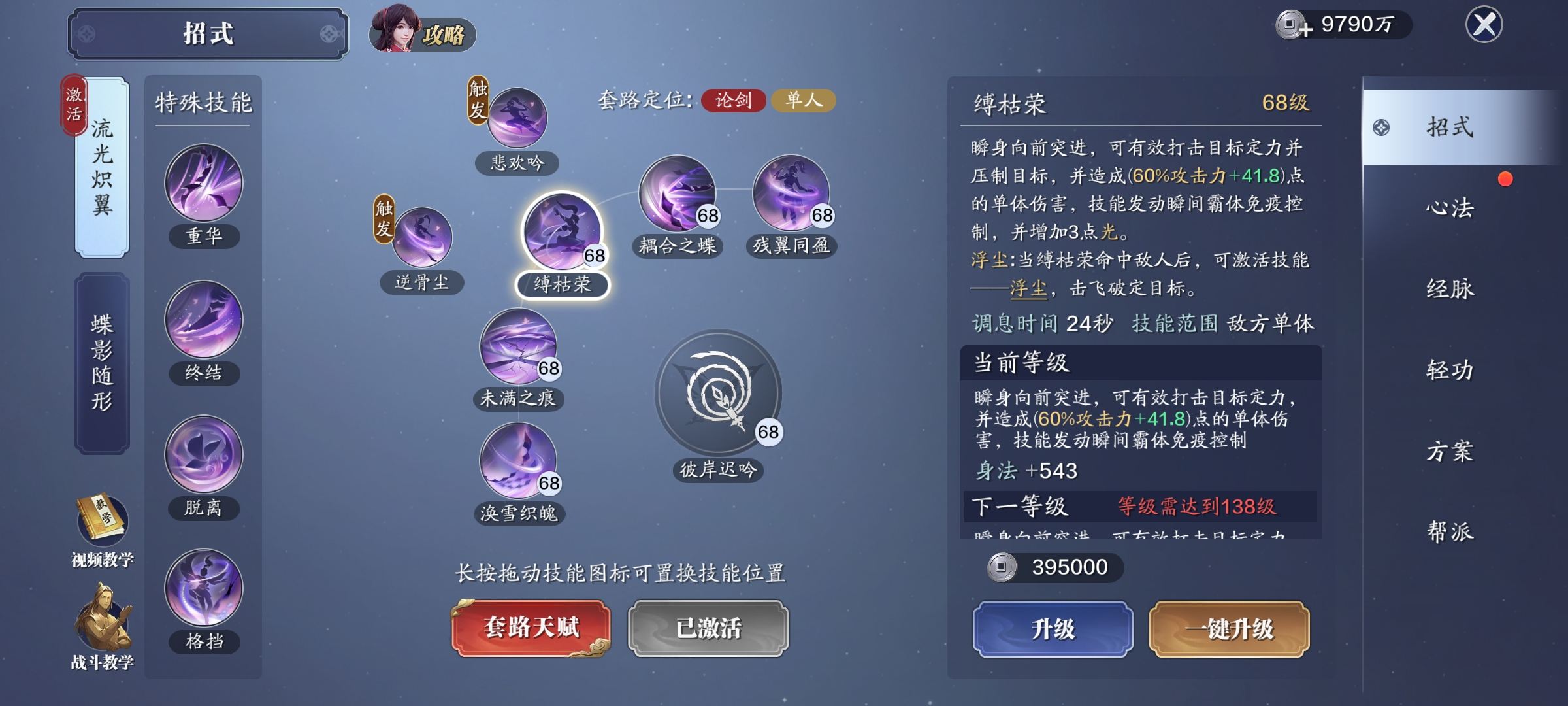Select the 蝶影随形 skill set tab

click(x=102, y=363)
